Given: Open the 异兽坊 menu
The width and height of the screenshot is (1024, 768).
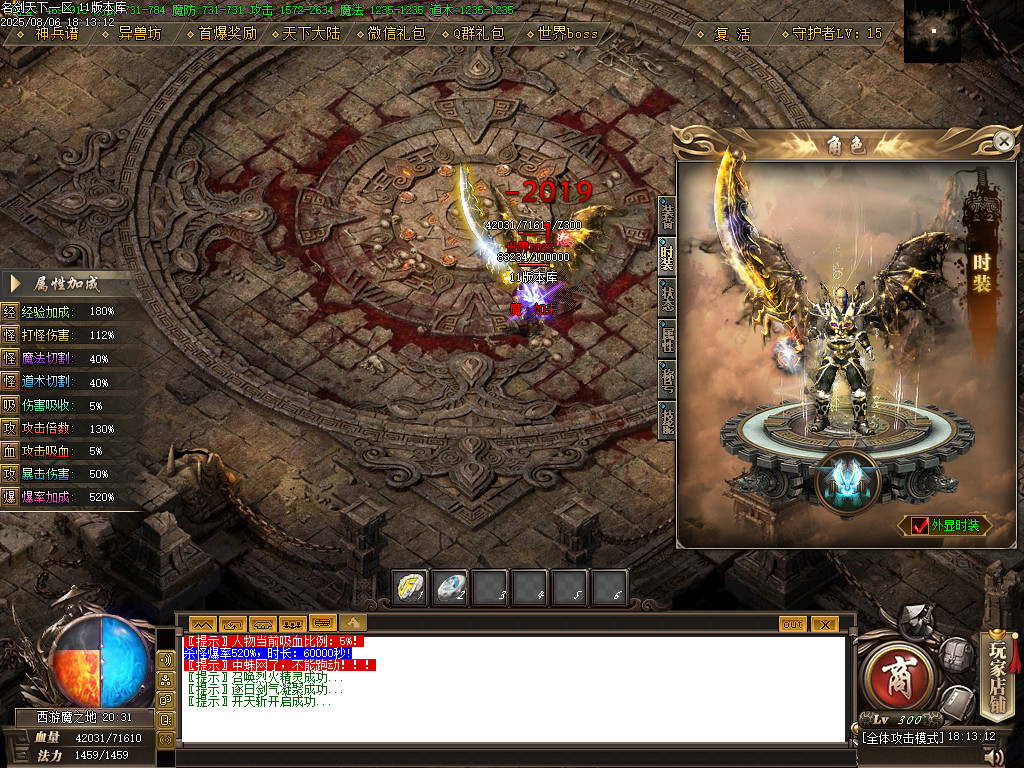Looking at the screenshot, I should click(x=139, y=33).
